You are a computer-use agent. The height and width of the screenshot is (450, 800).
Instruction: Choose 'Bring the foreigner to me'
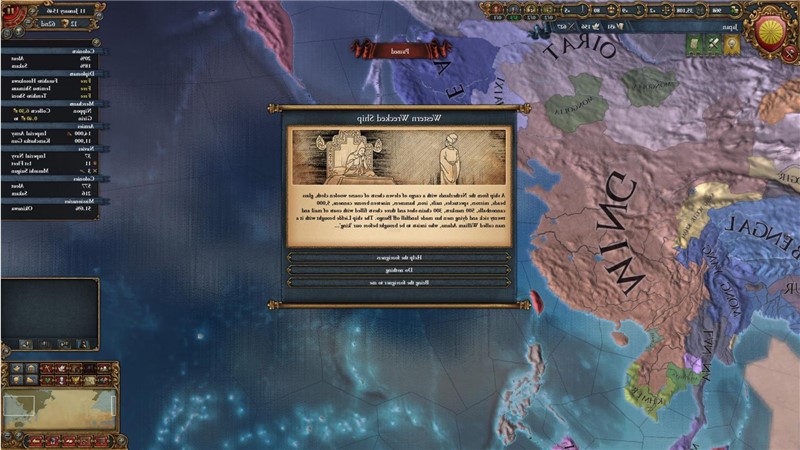(x=400, y=283)
